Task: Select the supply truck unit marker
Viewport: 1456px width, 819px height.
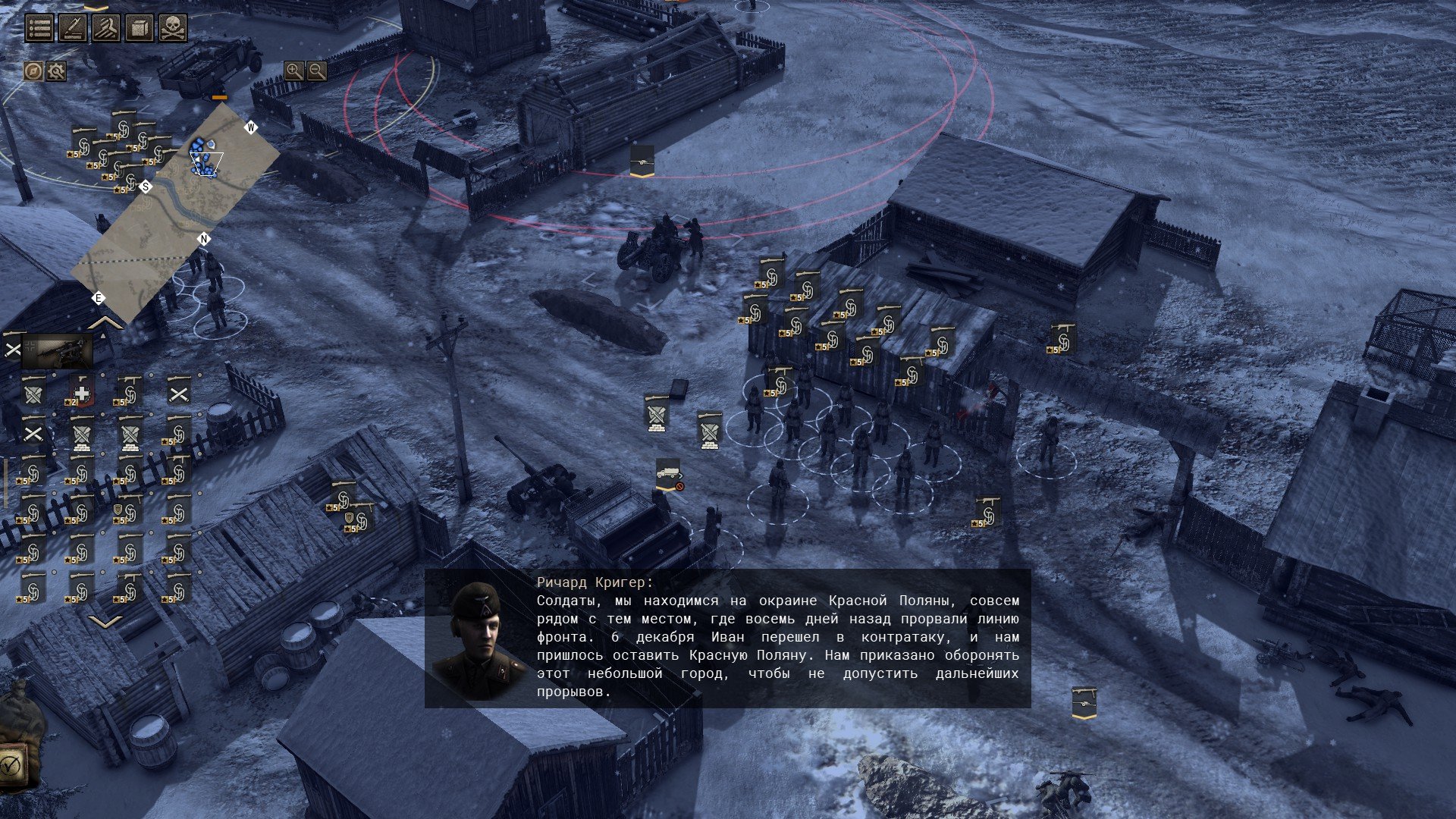Action: click(x=667, y=473)
